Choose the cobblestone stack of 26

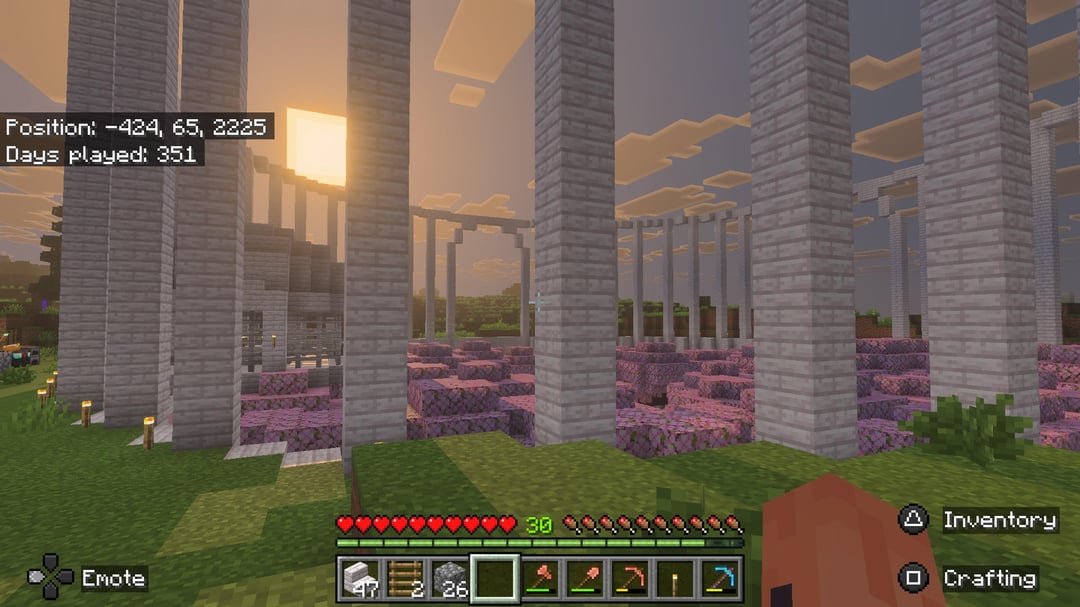449,578
